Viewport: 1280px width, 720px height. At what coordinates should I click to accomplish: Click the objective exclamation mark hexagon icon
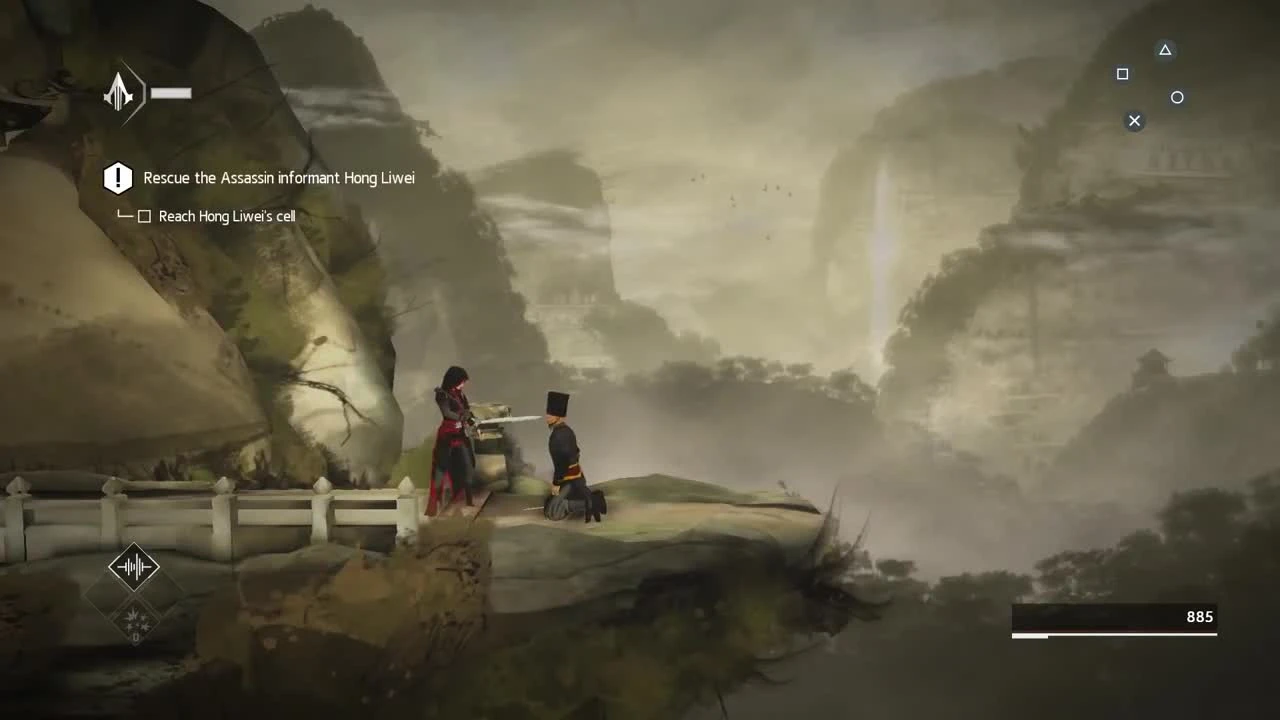click(x=118, y=177)
